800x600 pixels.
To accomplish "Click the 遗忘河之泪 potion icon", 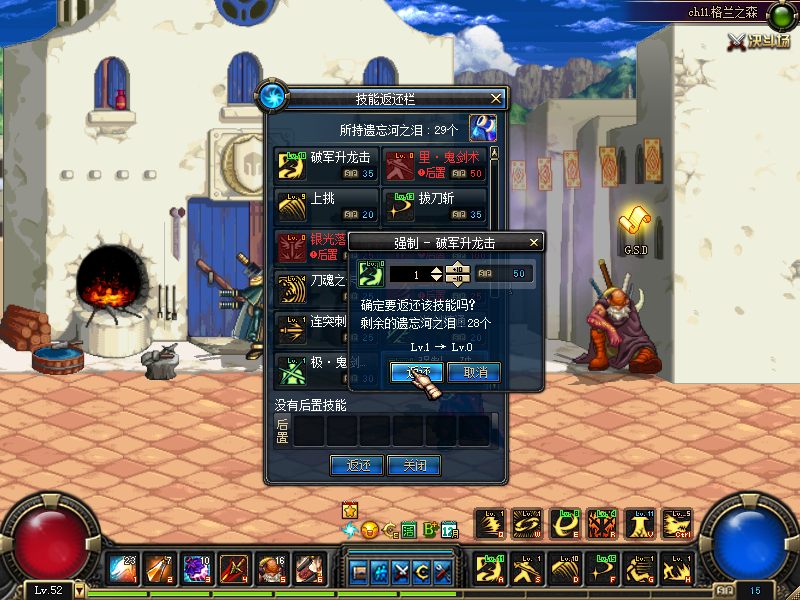I will click(x=483, y=128).
